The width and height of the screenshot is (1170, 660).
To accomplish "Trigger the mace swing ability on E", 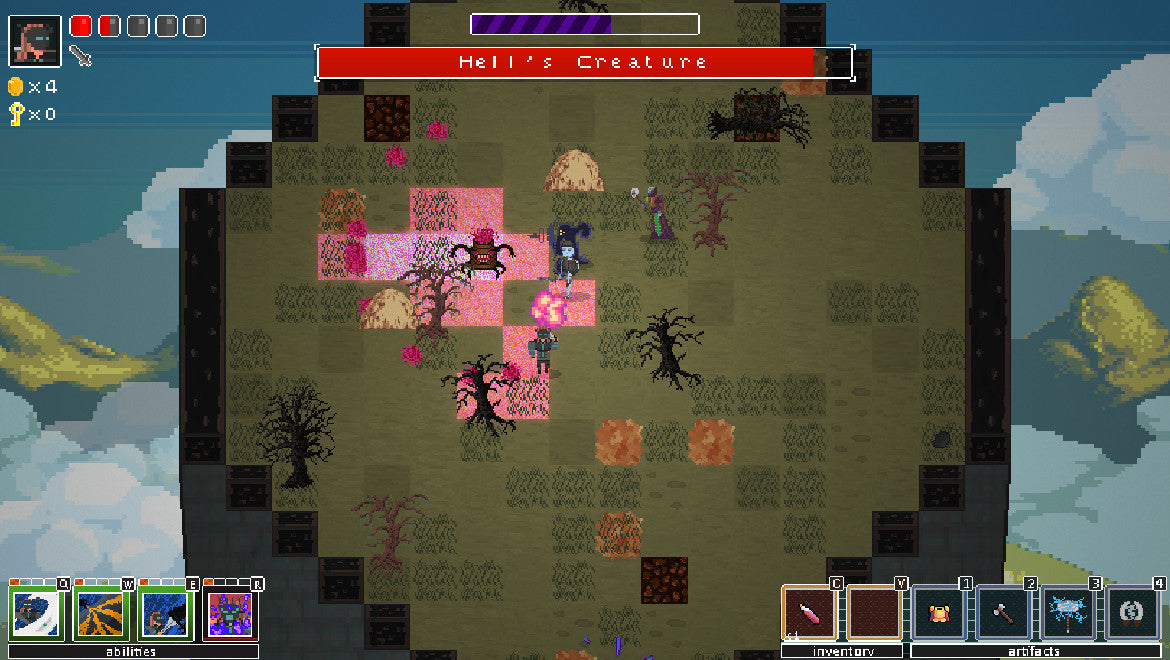I will [x=165, y=614].
